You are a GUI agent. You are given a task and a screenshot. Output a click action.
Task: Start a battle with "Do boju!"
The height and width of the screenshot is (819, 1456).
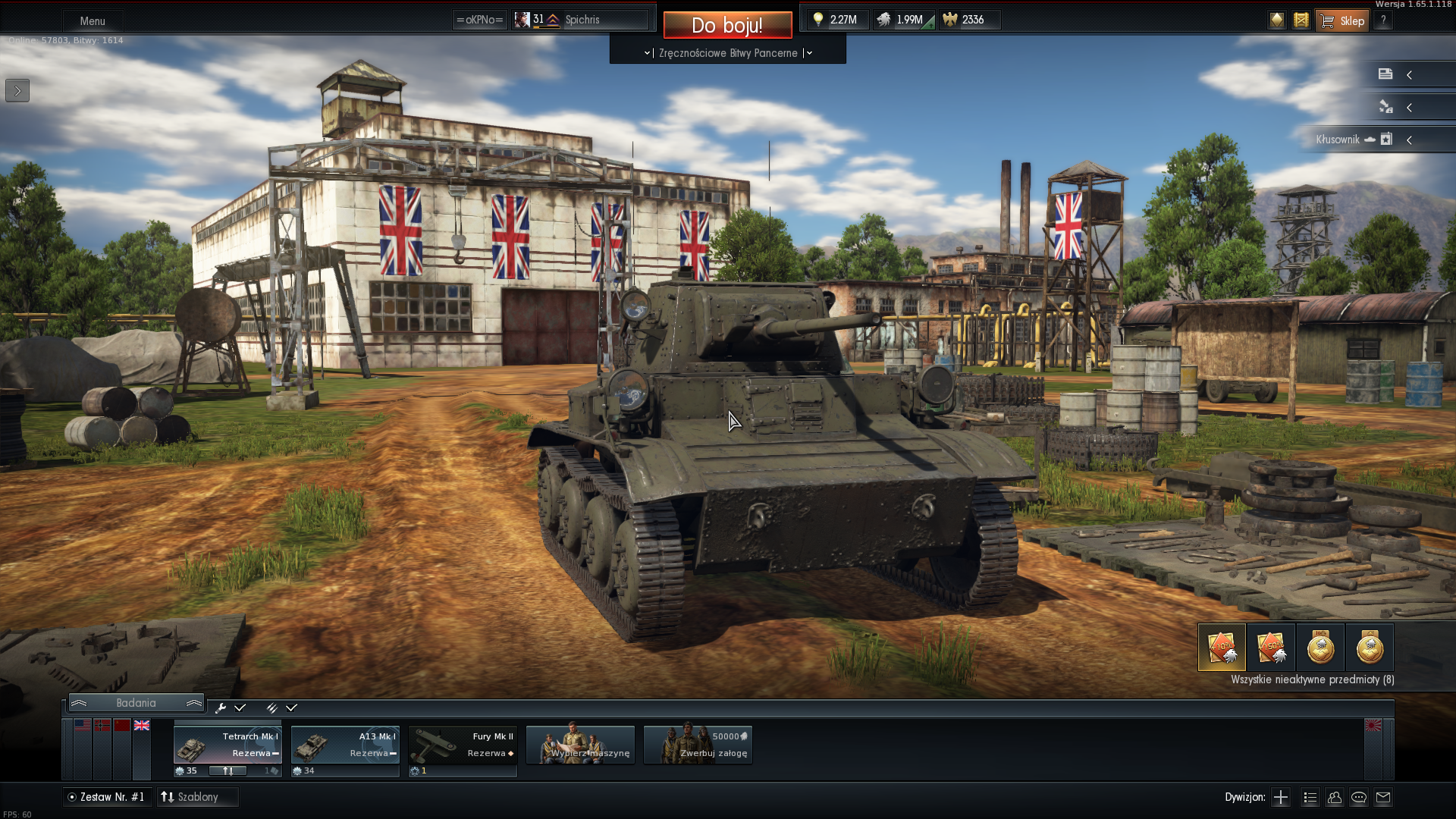727,25
